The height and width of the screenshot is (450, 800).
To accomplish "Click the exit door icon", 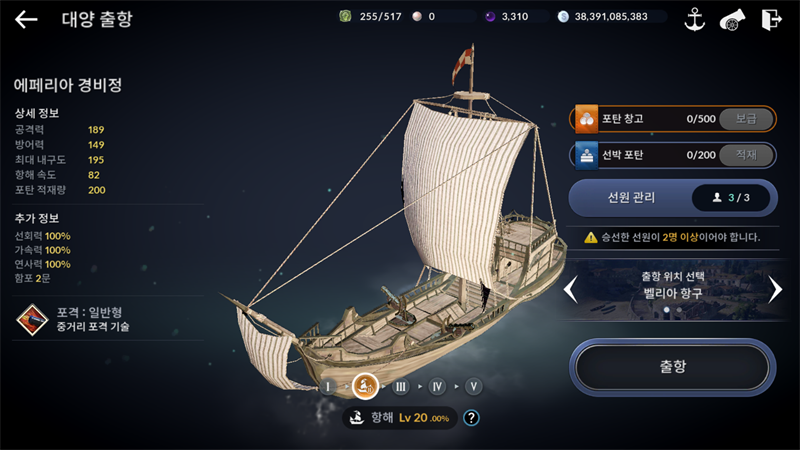I will (771, 19).
